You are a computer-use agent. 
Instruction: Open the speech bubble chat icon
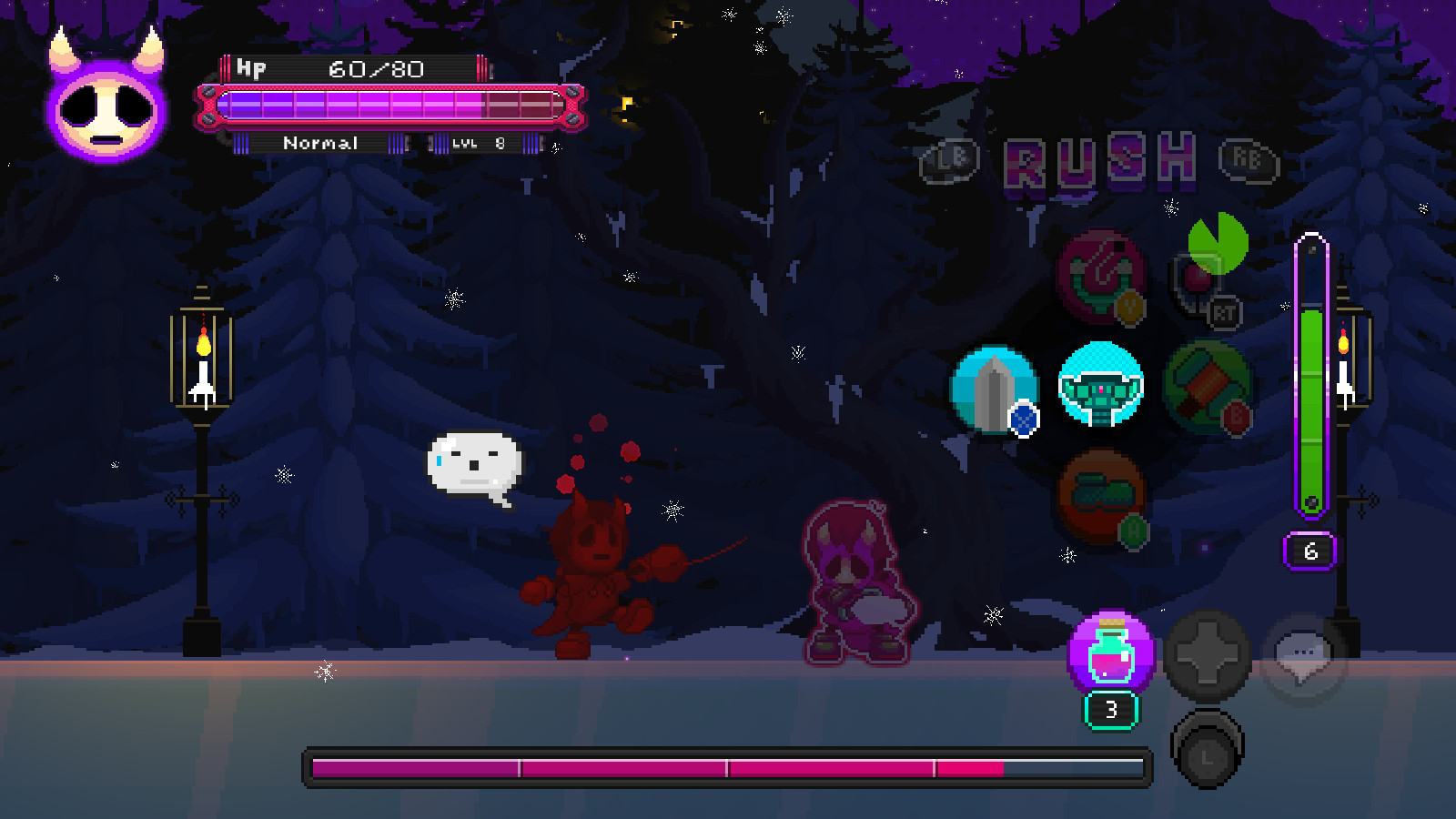pyautogui.click(x=1303, y=655)
